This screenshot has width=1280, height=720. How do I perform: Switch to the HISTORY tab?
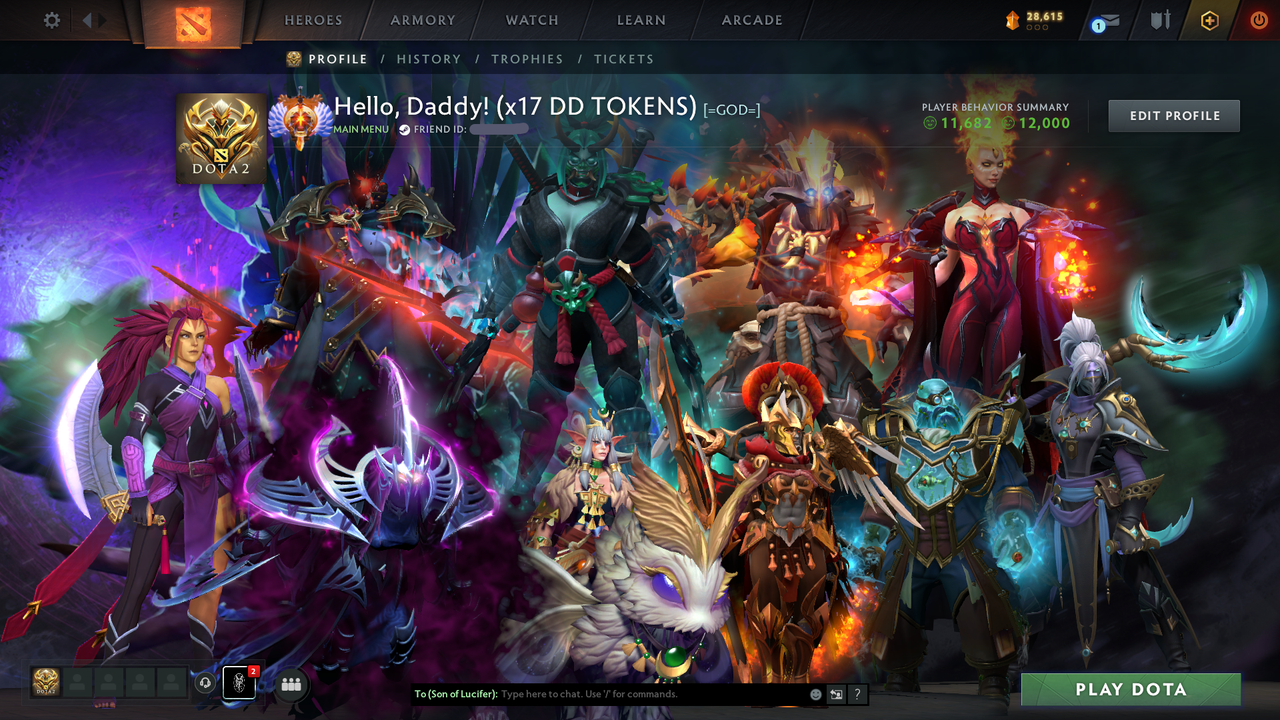[429, 59]
